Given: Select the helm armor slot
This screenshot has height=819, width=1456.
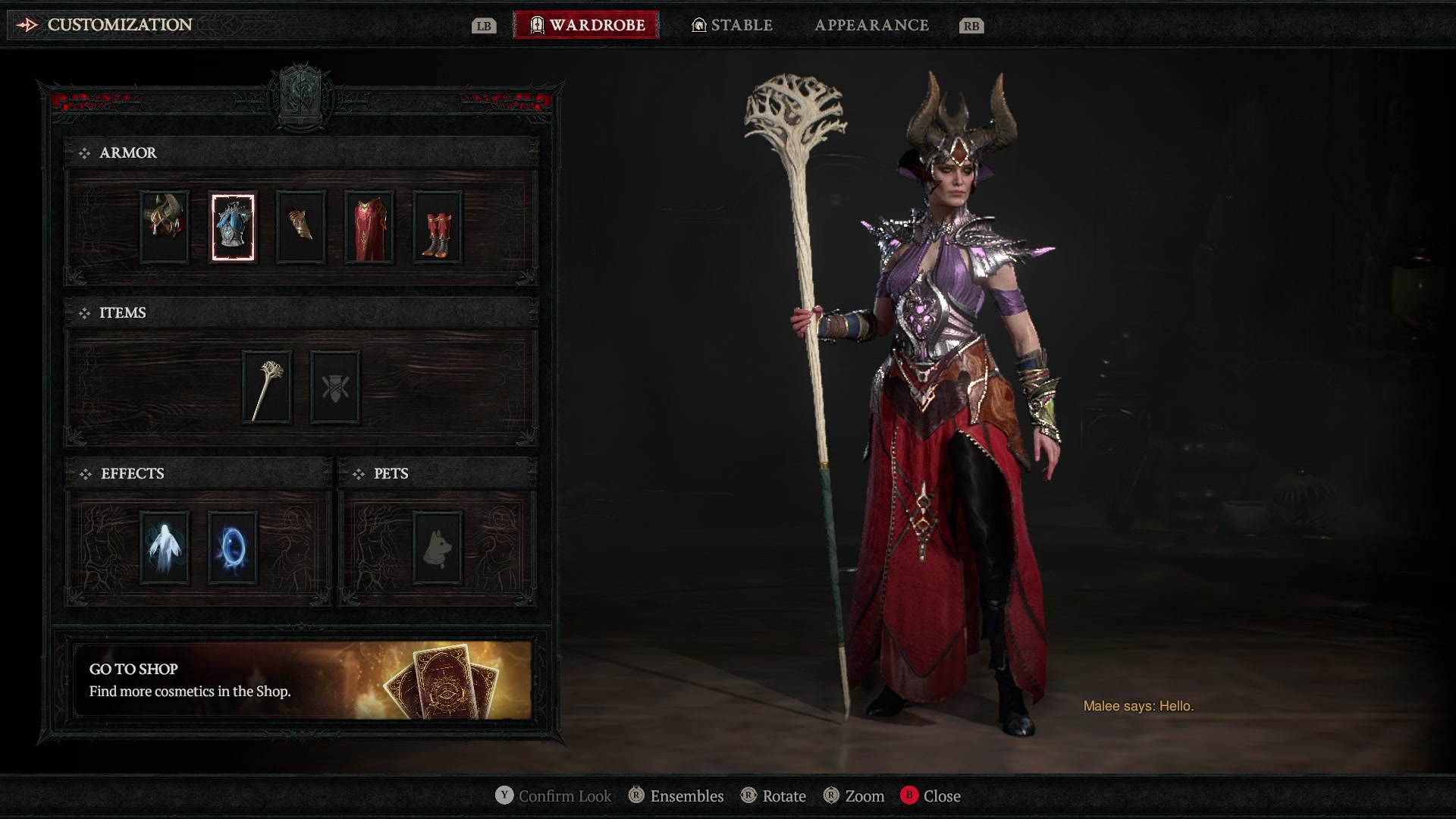Looking at the screenshot, I should click(164, 227).
